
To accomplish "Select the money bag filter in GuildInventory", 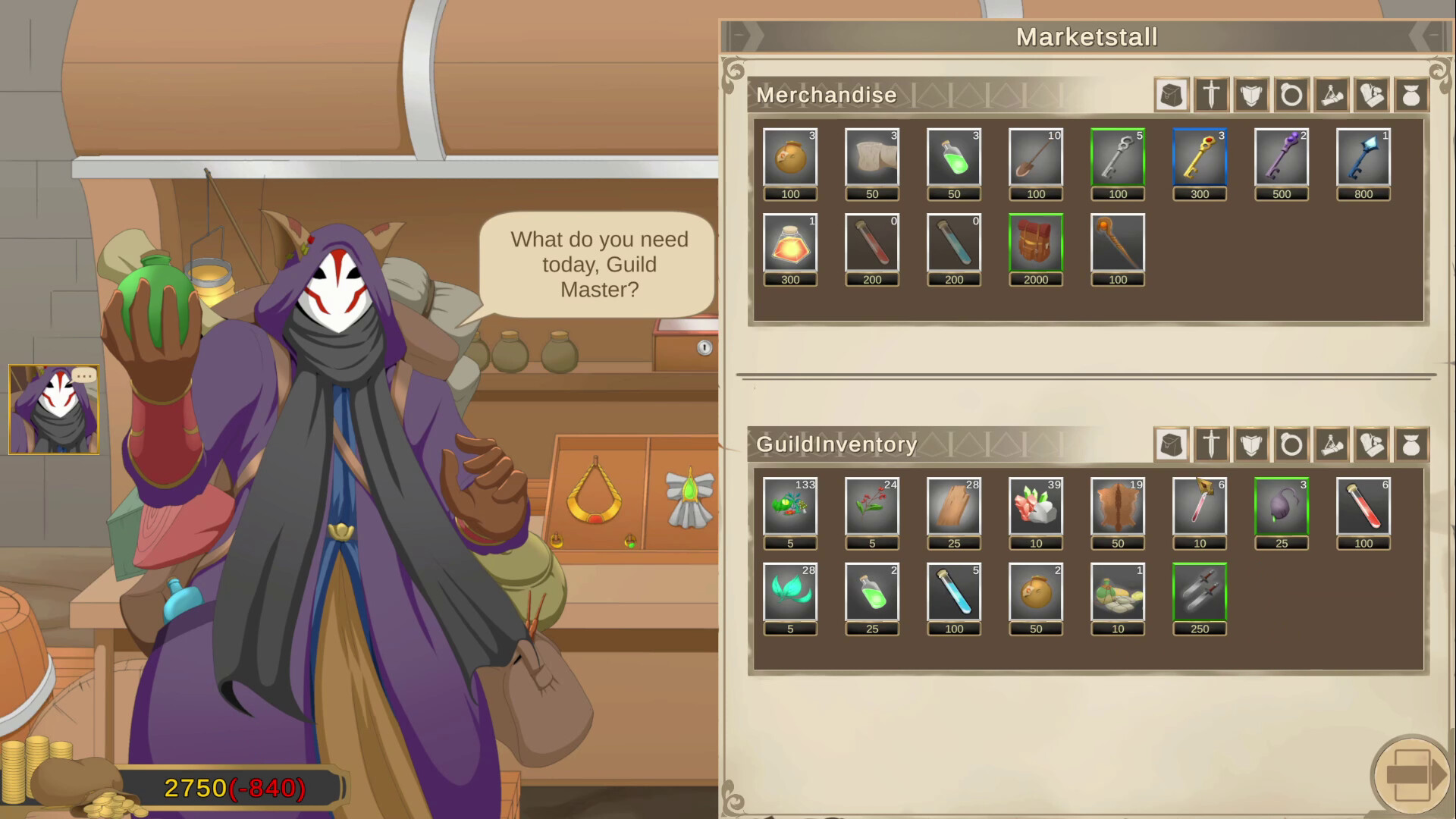I will (1412, 444).
